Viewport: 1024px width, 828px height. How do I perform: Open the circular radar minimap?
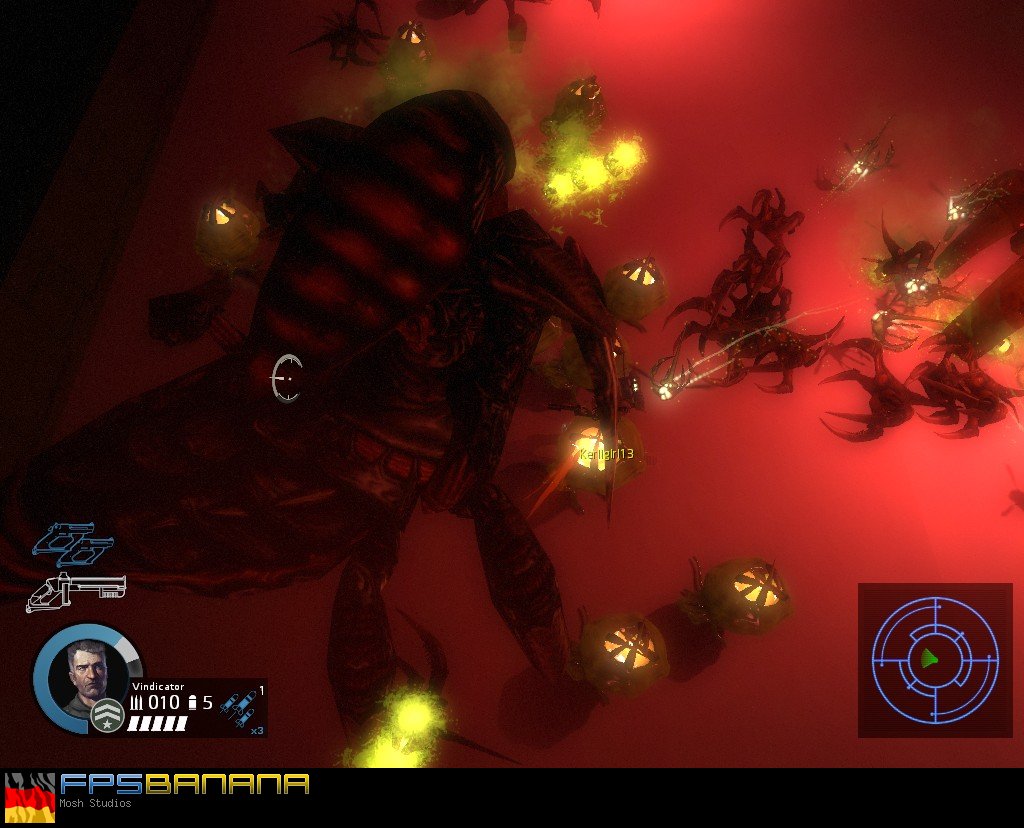[x=935, y=659]
